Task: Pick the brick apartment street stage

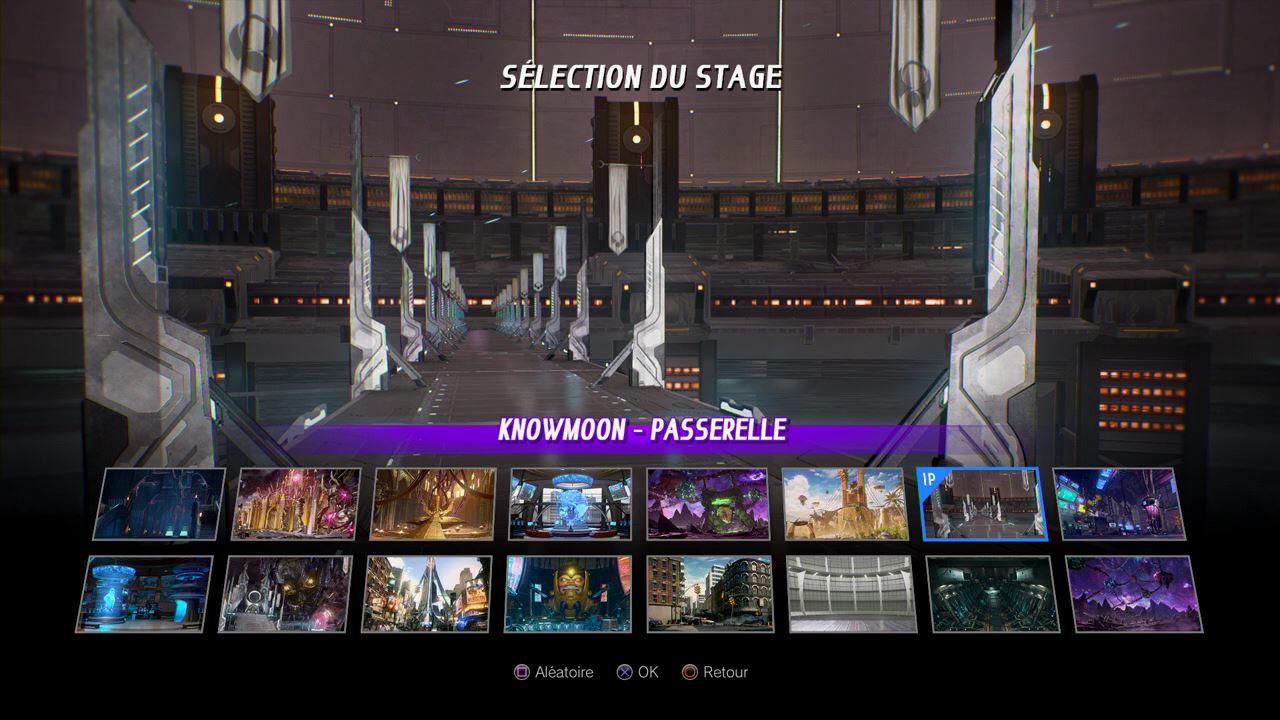Action: click(x=709, y=594)
